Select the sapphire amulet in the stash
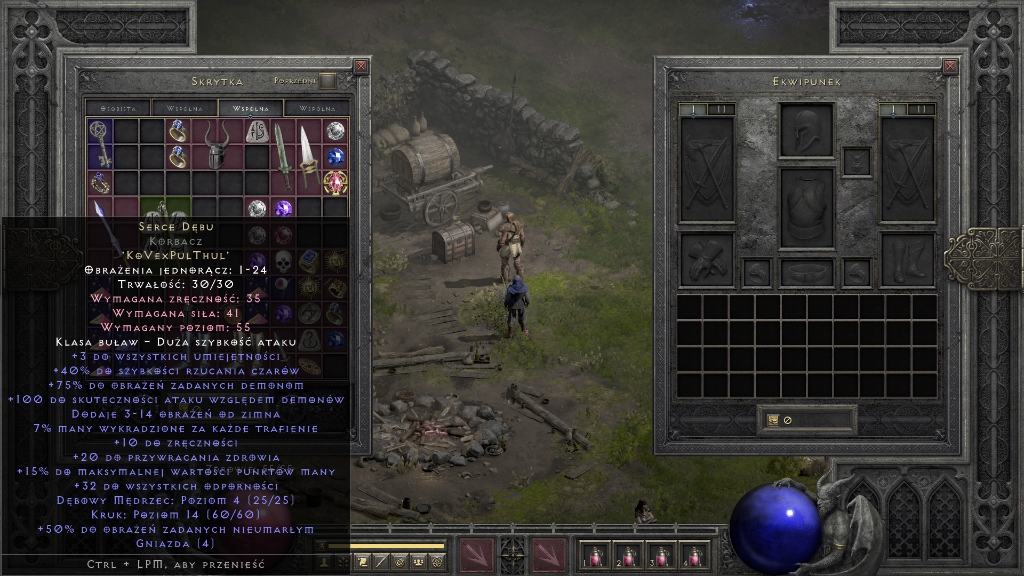 pos(99,182)
